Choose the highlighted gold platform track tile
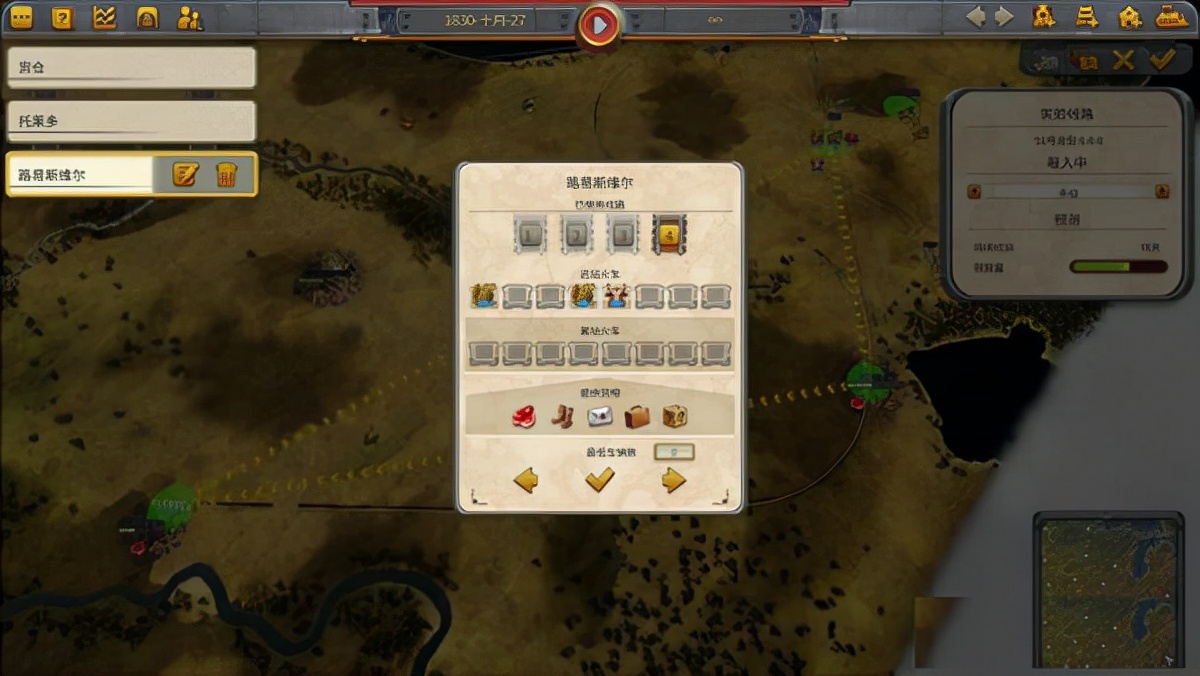 (667, 236)
